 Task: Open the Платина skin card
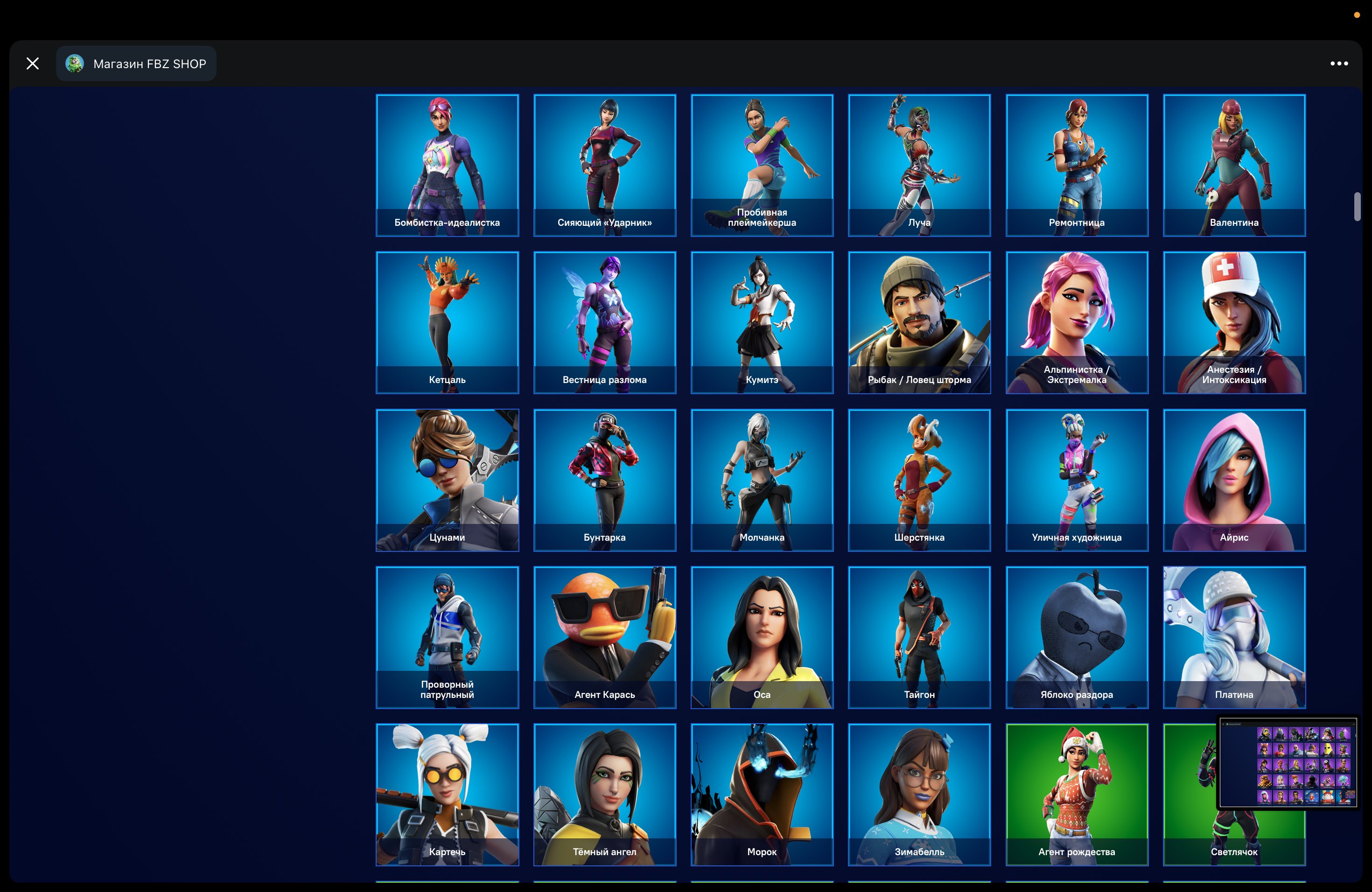(1234, 637)
